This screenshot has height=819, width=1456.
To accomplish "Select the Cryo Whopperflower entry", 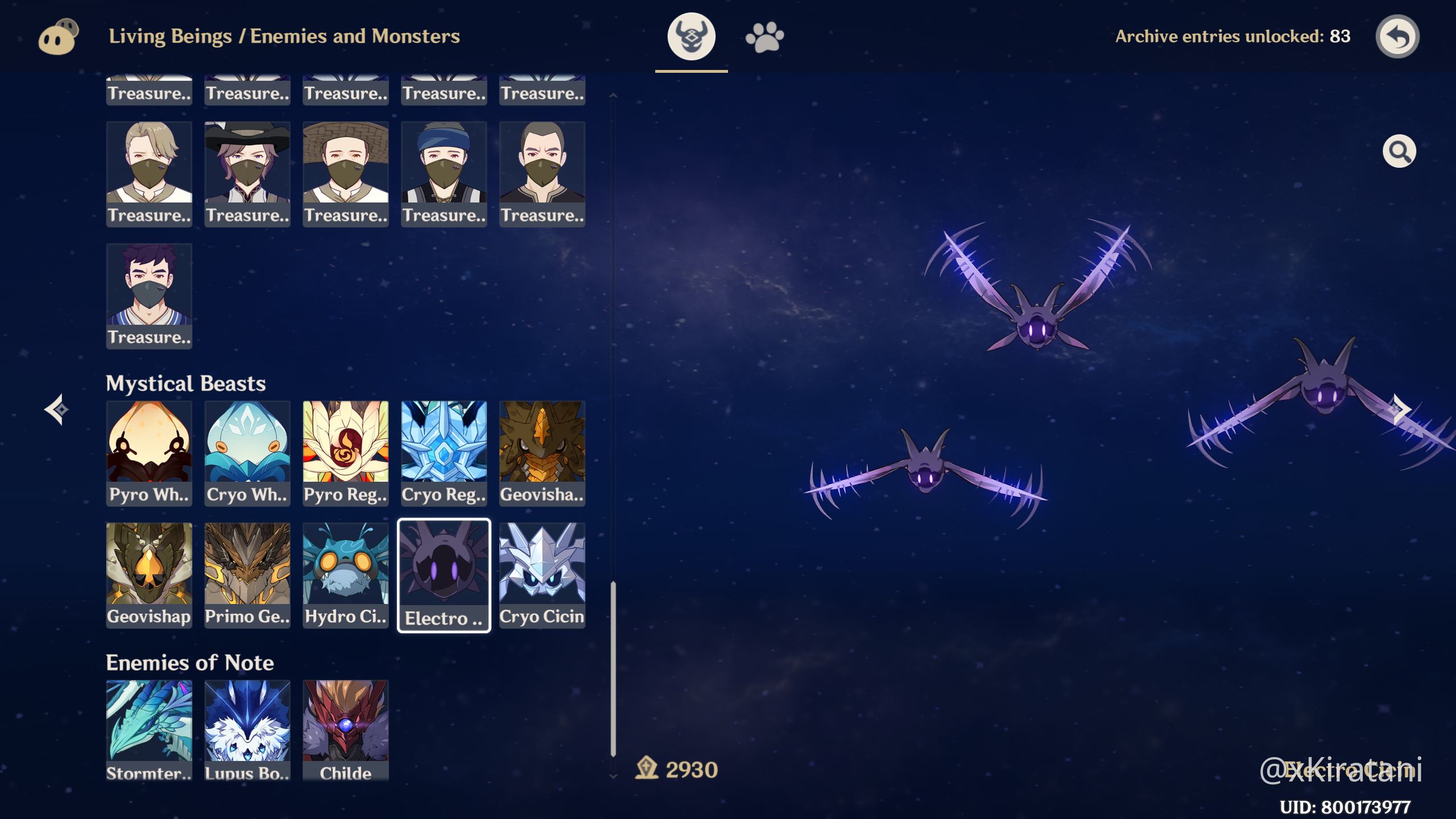I will [247, 453].
